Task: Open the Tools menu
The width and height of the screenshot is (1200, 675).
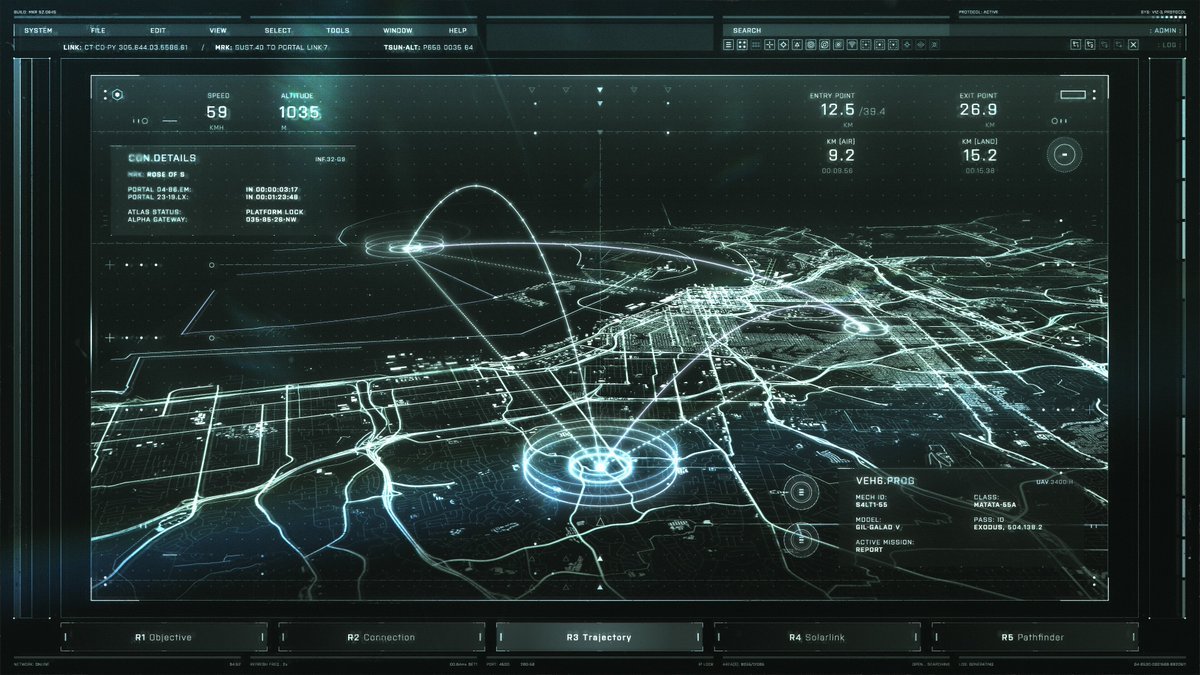Action: tap(338, 31)
